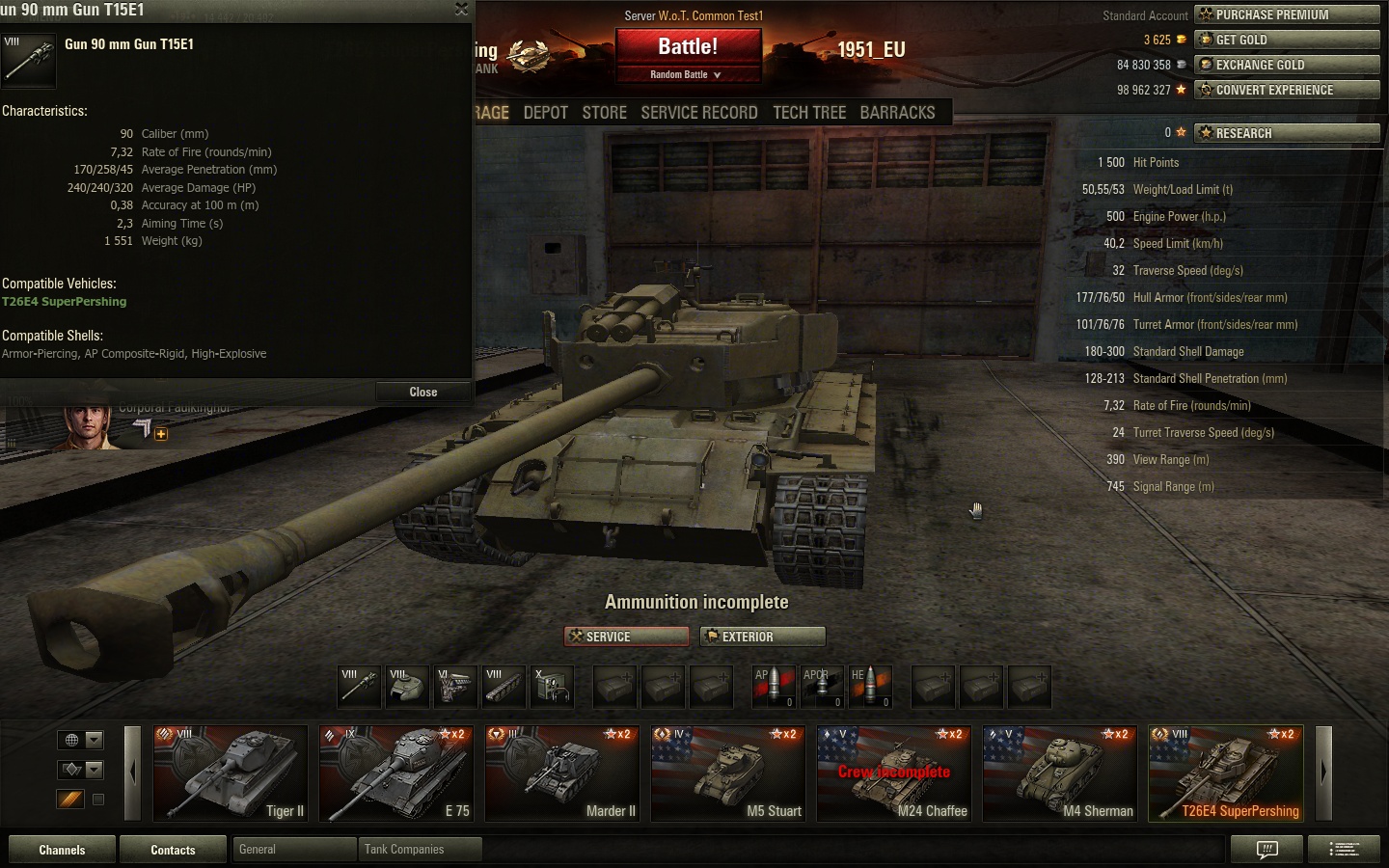The width and height of the screenshot is (1389, 868).
Task: Go to the Barracks tab
Action: [x=897, y=113]
